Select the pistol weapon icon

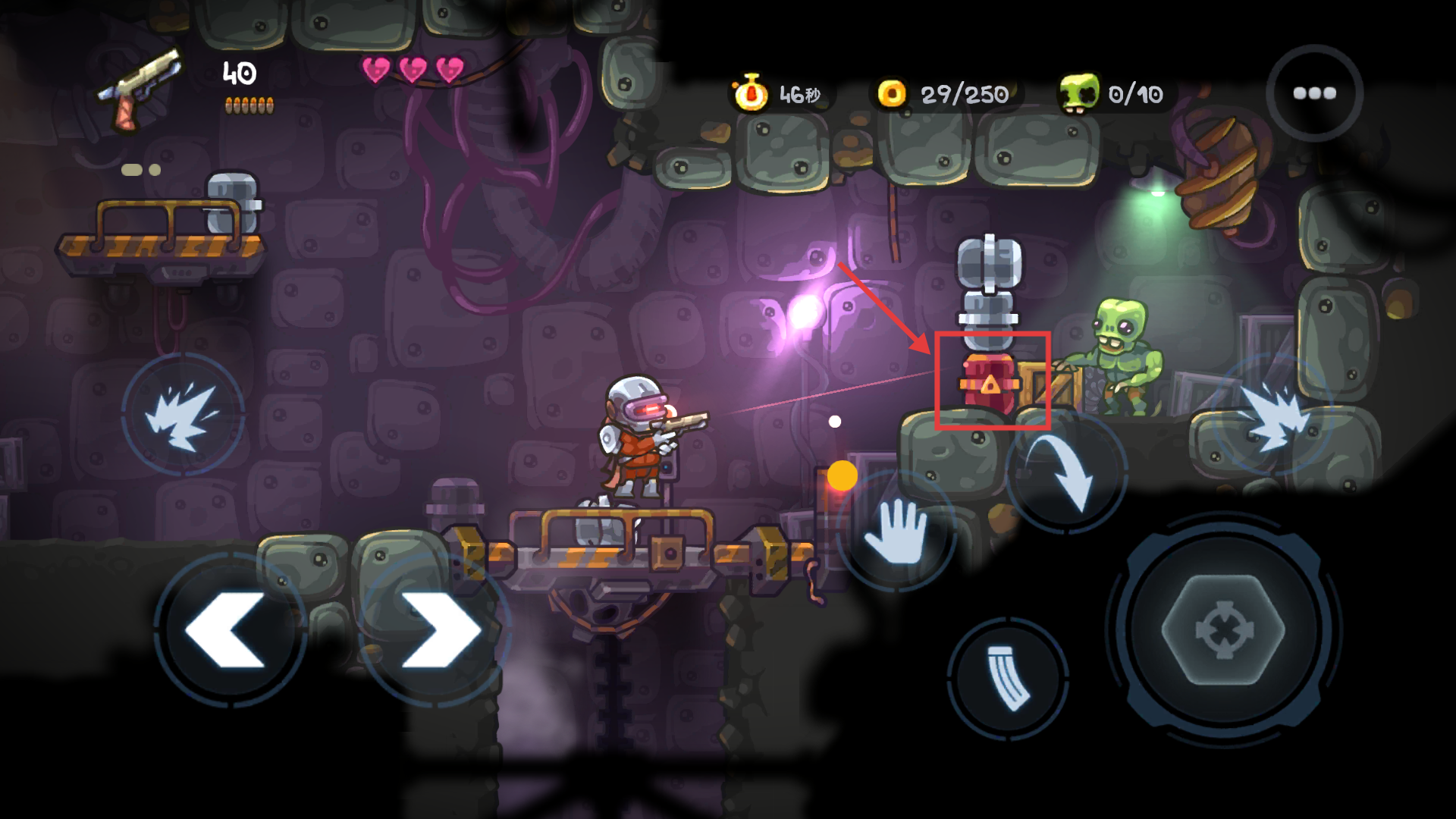coord(140,89)
